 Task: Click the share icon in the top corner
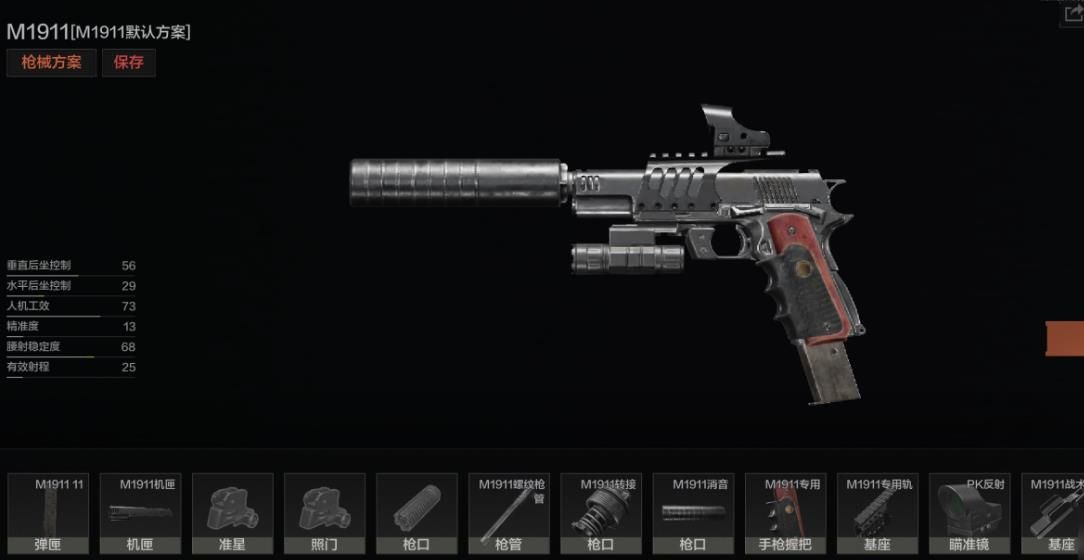[x=1074, y=13]
